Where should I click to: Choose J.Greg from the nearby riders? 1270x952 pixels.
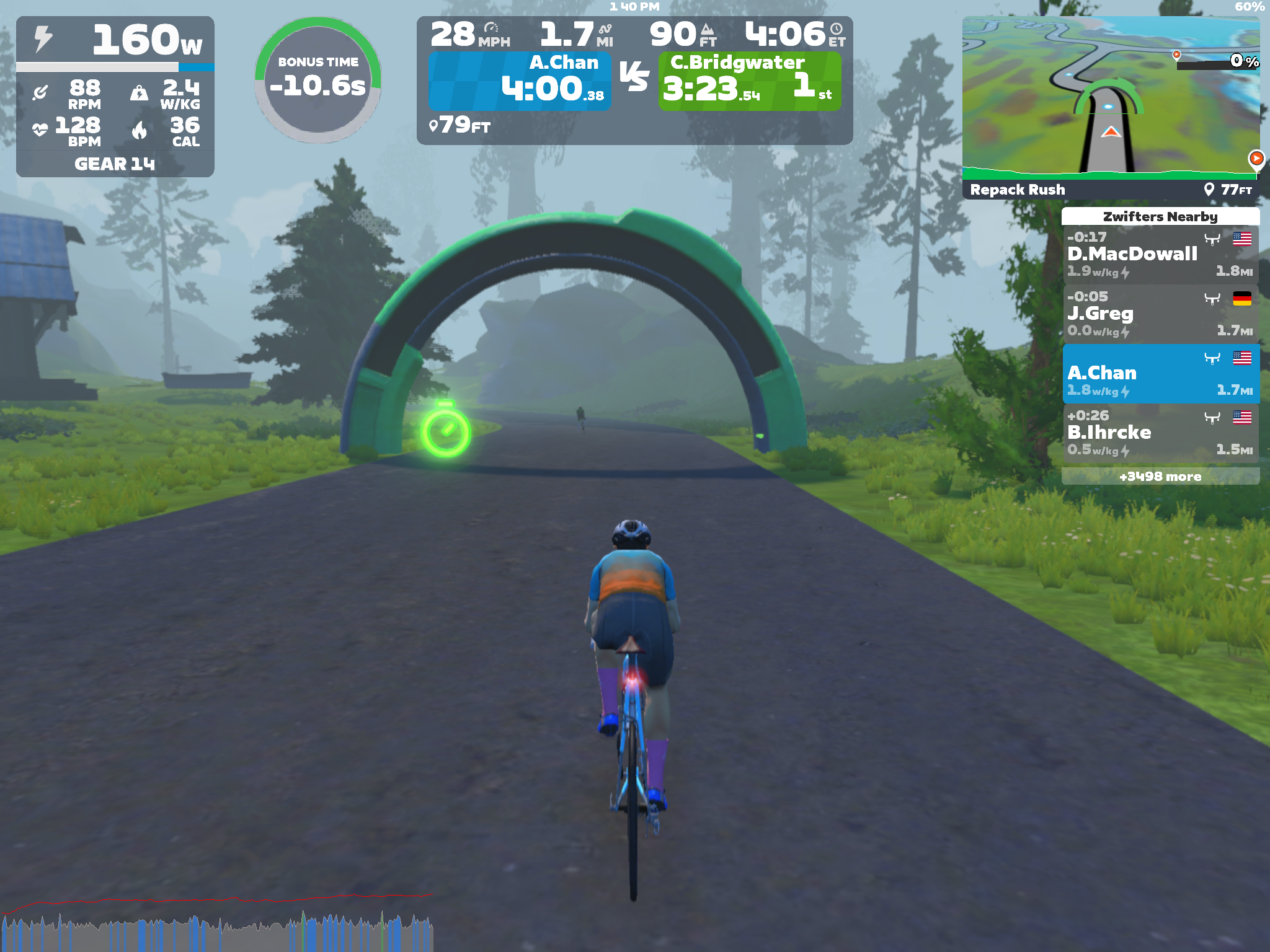tap(1160, 314)
